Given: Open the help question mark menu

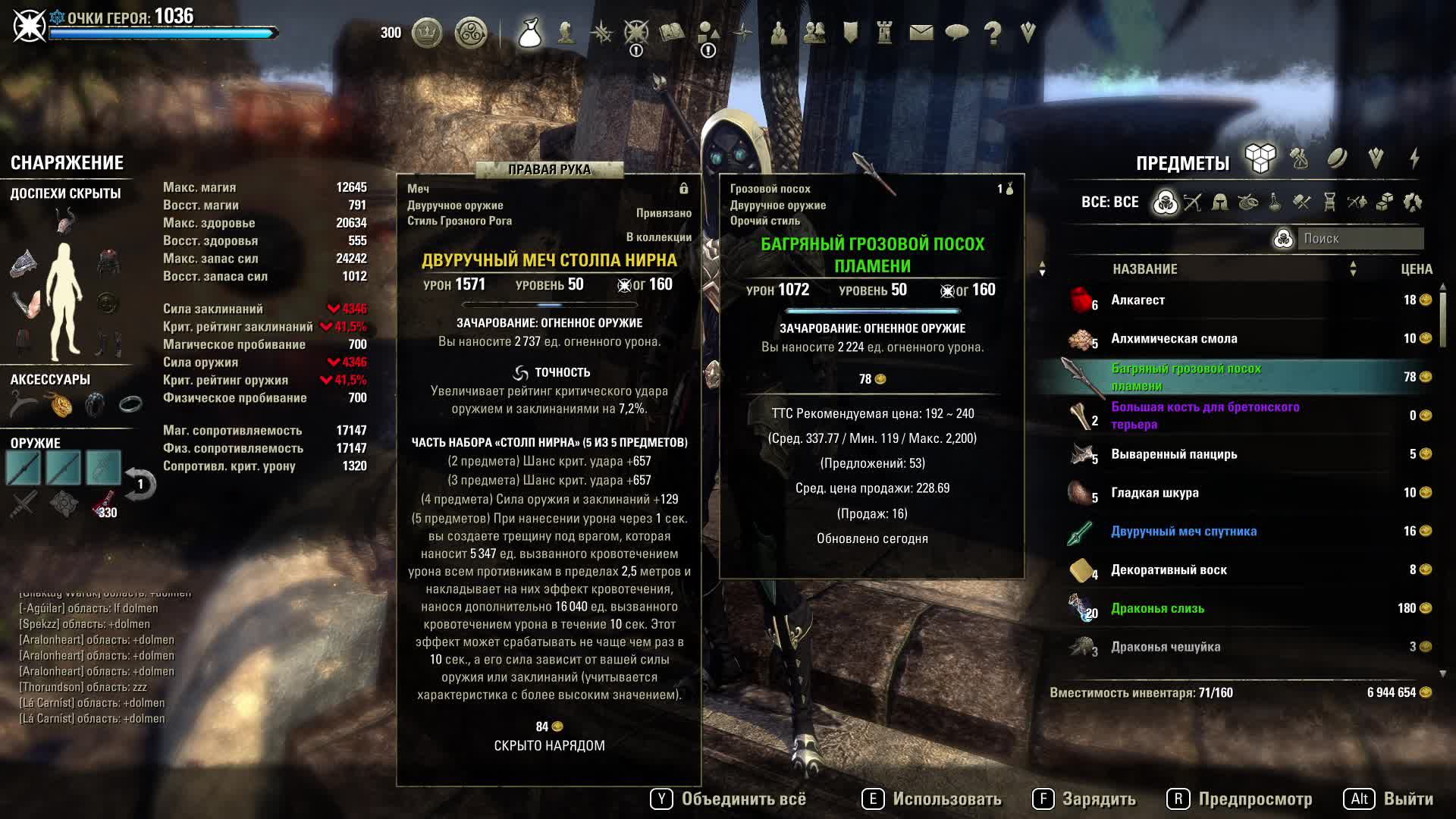Looking at the screenshot, I should tap(992, 33).
